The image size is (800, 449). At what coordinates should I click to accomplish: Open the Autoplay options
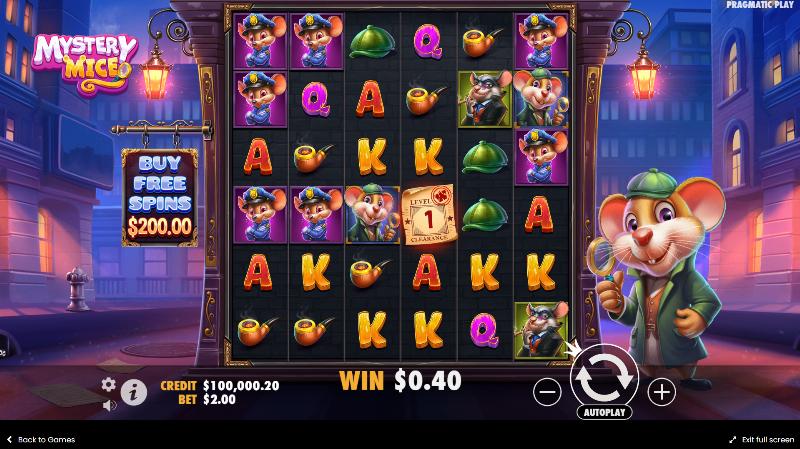pyautogui.click(x=604, y=412)
